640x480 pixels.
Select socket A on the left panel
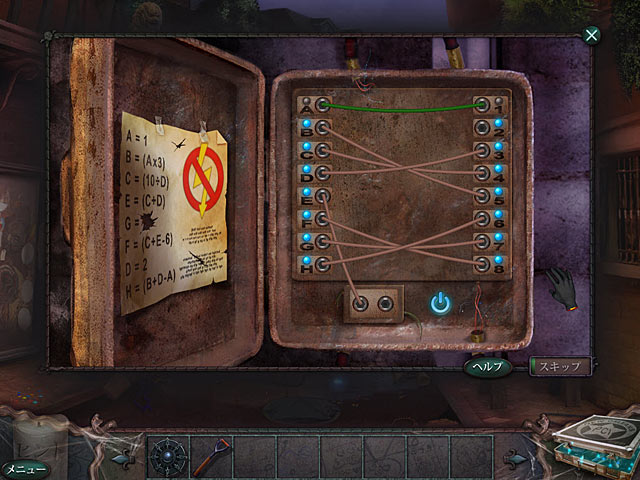point(322,104)
